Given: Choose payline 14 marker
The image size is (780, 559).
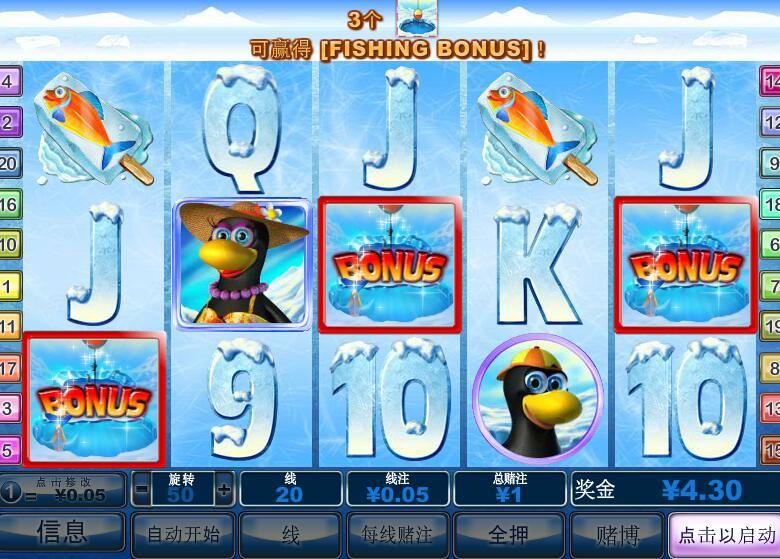Looking at the screenshot, I should pos(771,81).
